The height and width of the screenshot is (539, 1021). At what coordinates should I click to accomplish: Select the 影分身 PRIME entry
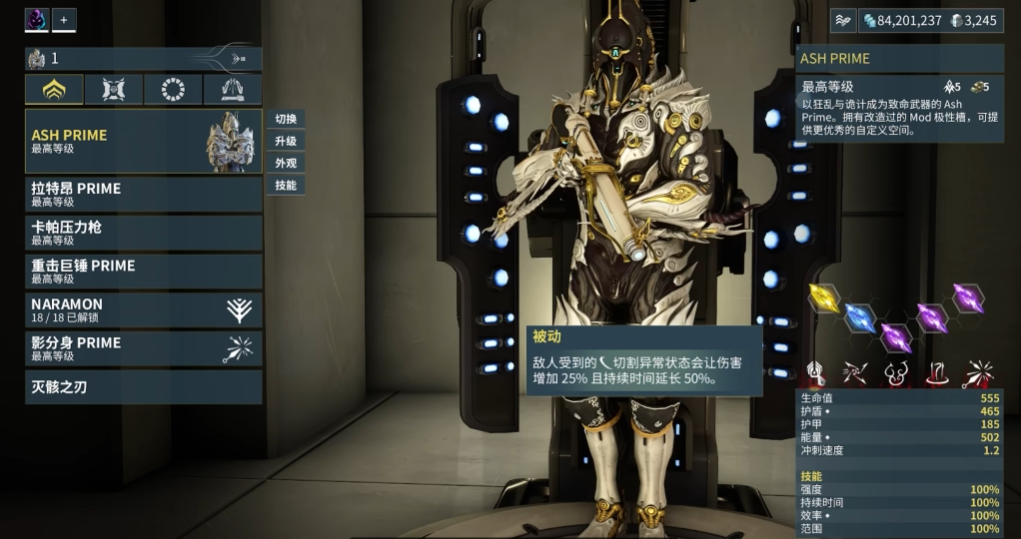[x=143, y=348]
